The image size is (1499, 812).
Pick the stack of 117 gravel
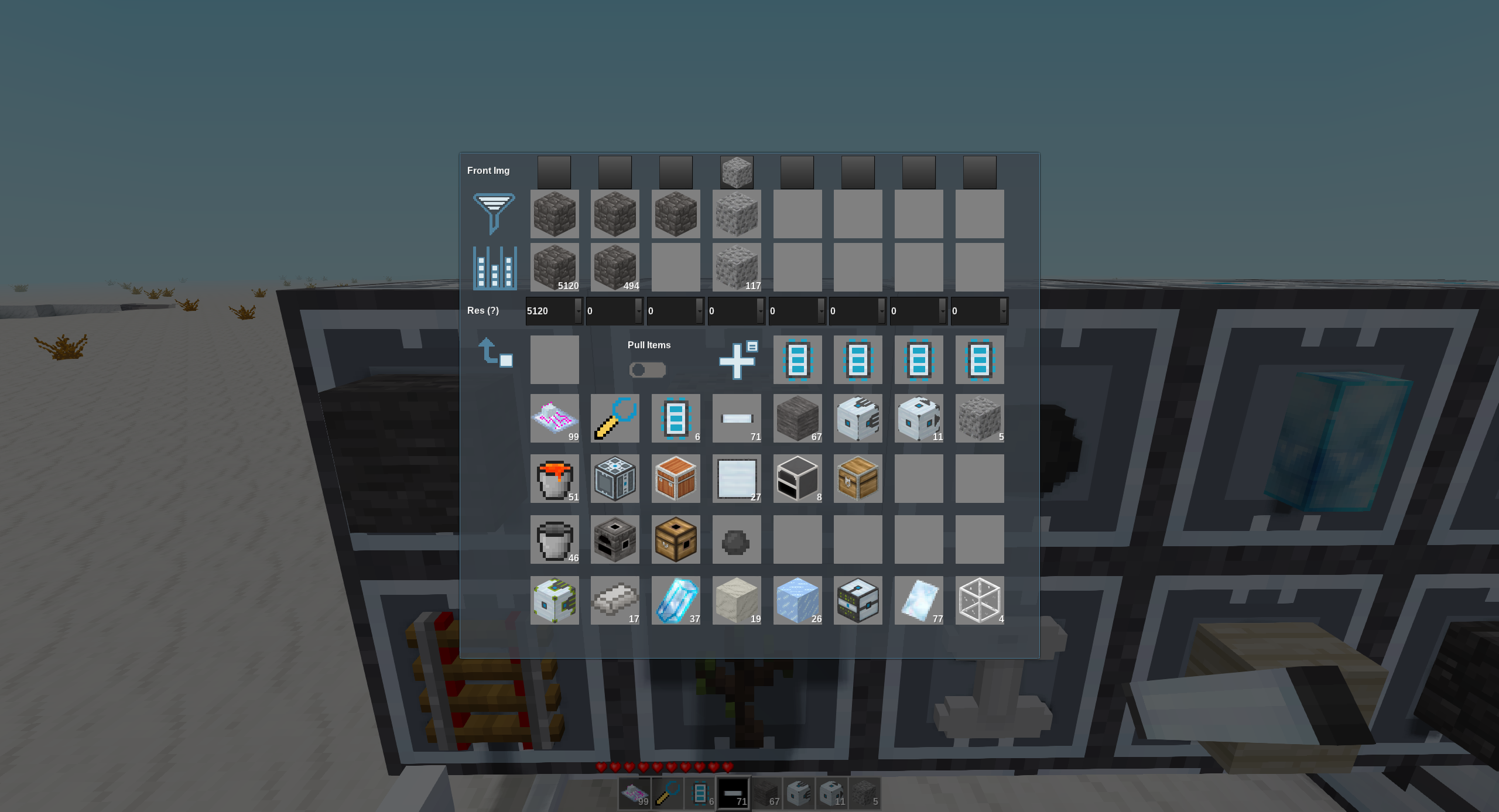pyautogui.click(x=737, y=268)
